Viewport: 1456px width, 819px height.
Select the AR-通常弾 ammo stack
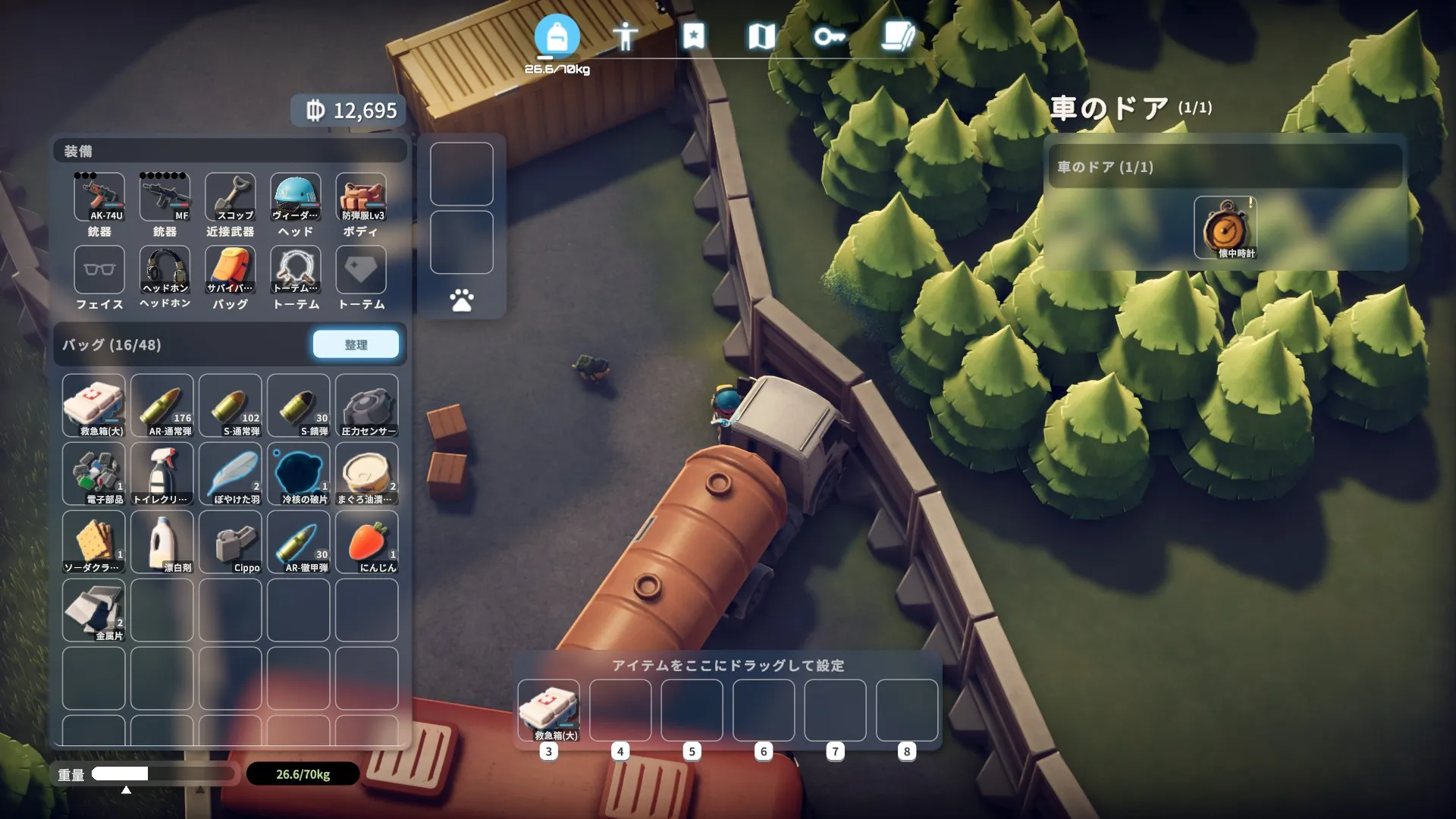click(x=162, y=406)
